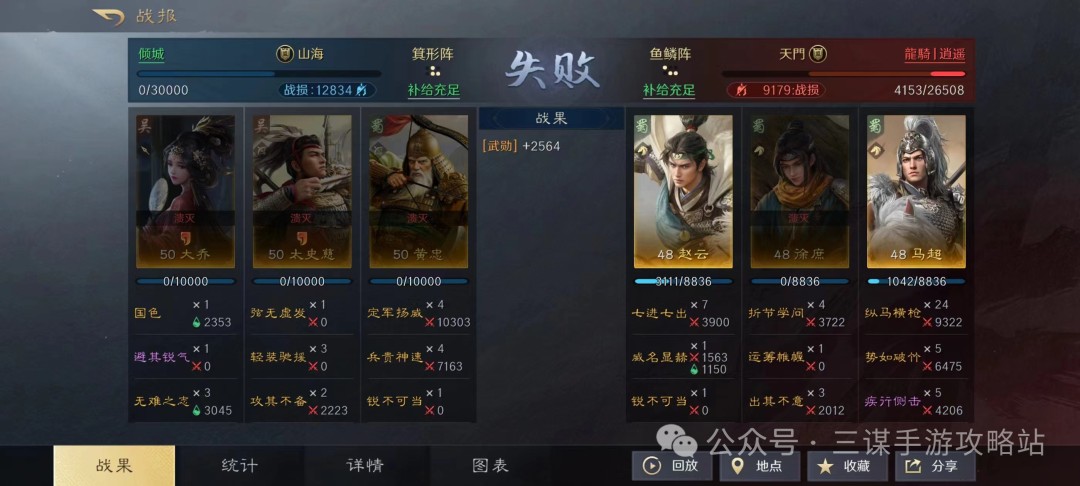Inspect the 马超 hero card
The width and height of the screenshot is (1080, 486).
[916, 191]
